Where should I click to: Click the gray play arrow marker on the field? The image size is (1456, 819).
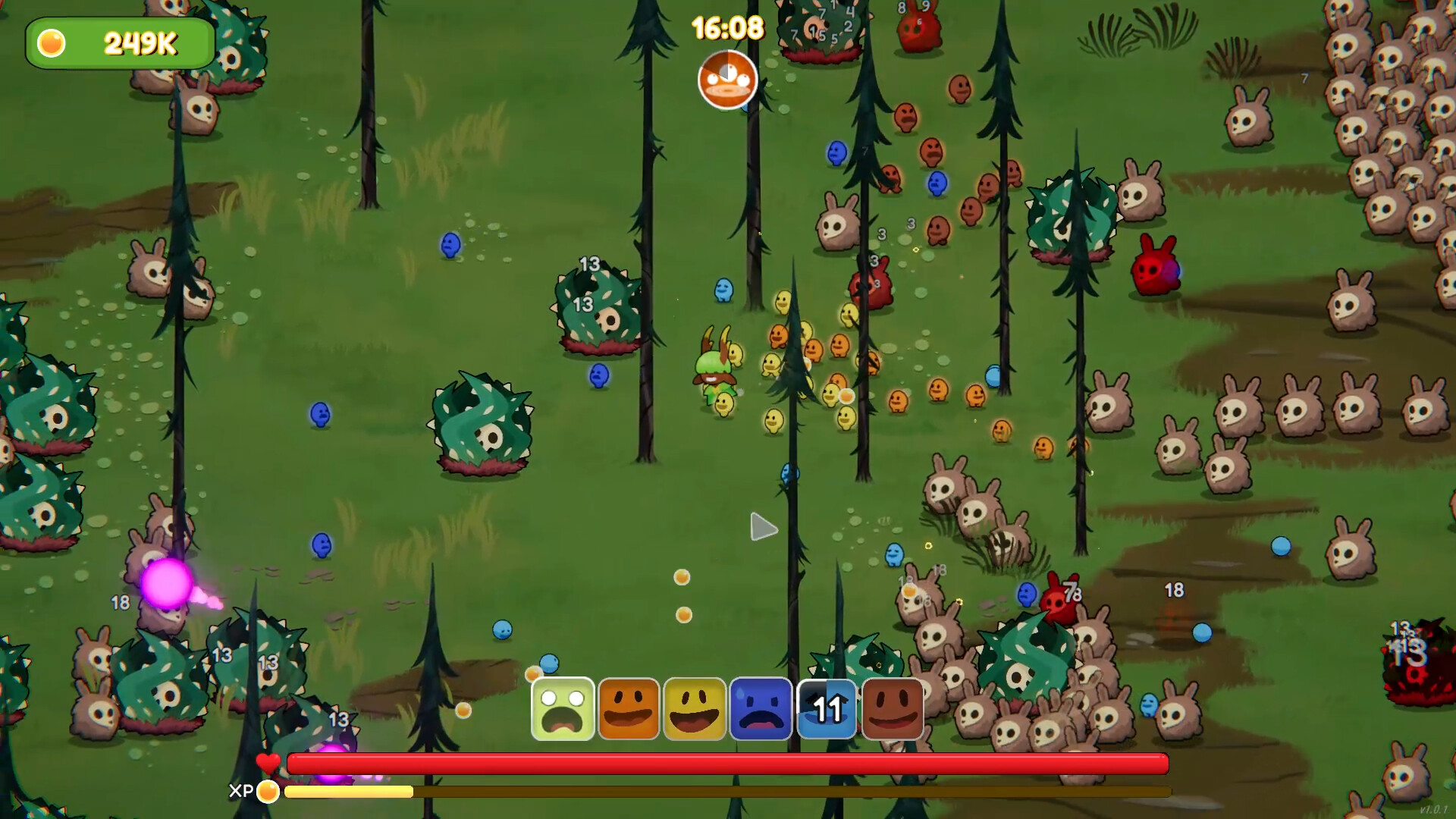tap(761, 526)
